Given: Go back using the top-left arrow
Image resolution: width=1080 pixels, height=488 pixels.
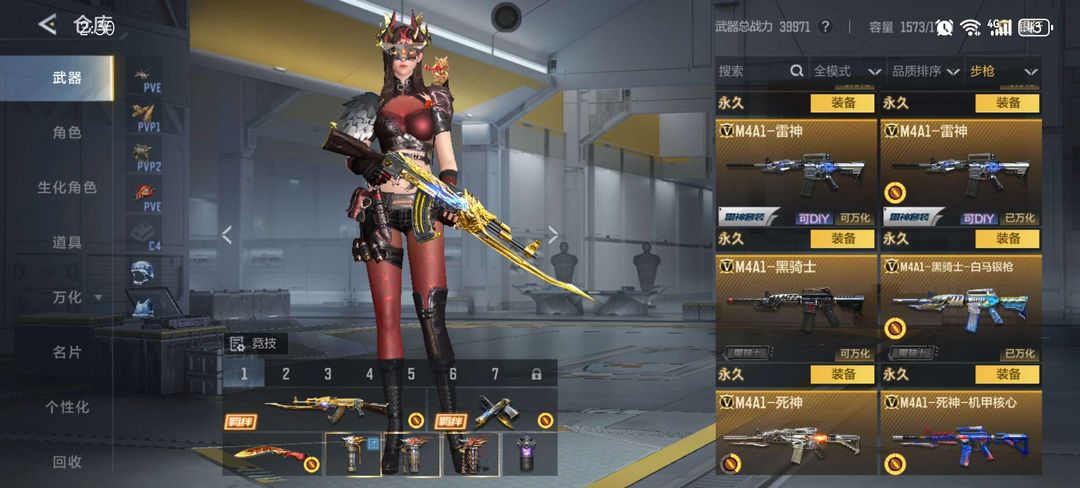Looking at the screenshot, I should (x=47, y=25).
